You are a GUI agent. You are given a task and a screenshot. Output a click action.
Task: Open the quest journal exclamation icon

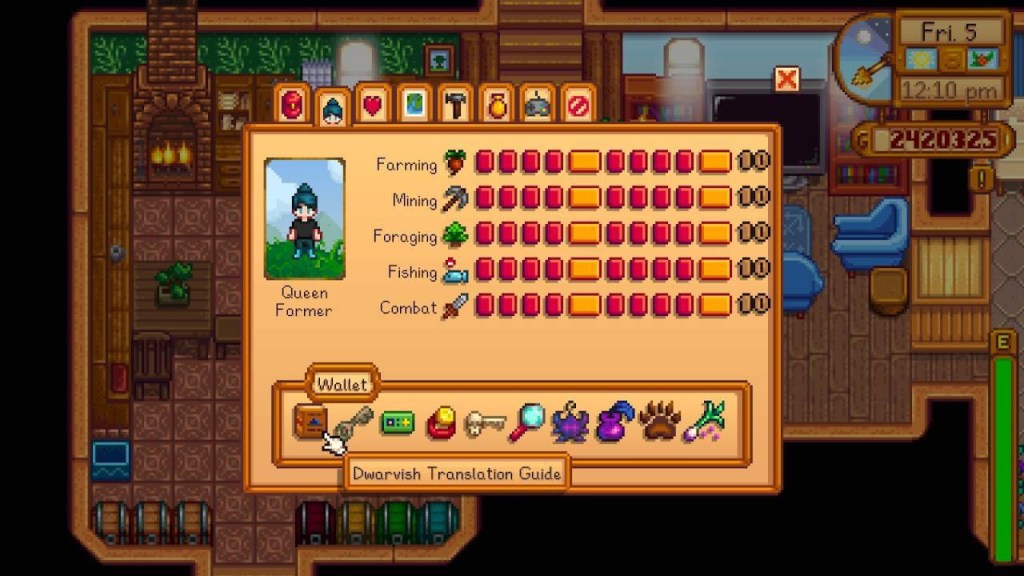click(984, 179)
